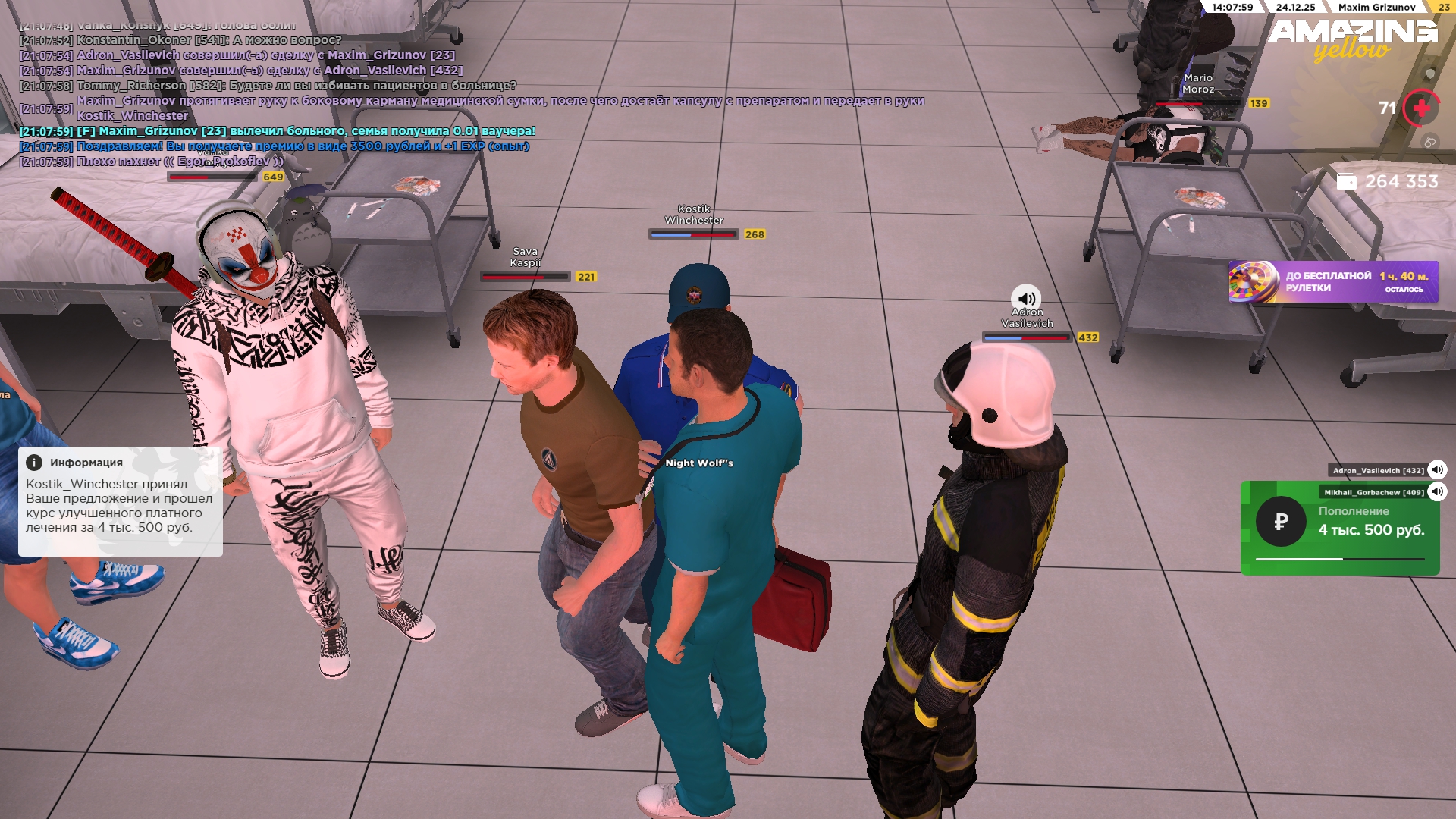
Task: Toggle speaker icon beside Mikhail_Gorbachew [409]
Action: [x=1436, y=492]
